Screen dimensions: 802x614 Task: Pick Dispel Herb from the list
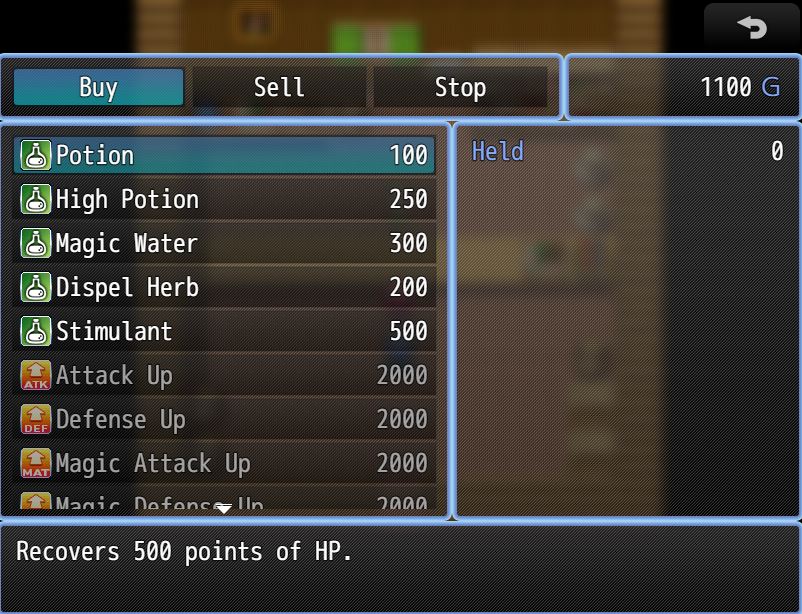tap(225, 288)
